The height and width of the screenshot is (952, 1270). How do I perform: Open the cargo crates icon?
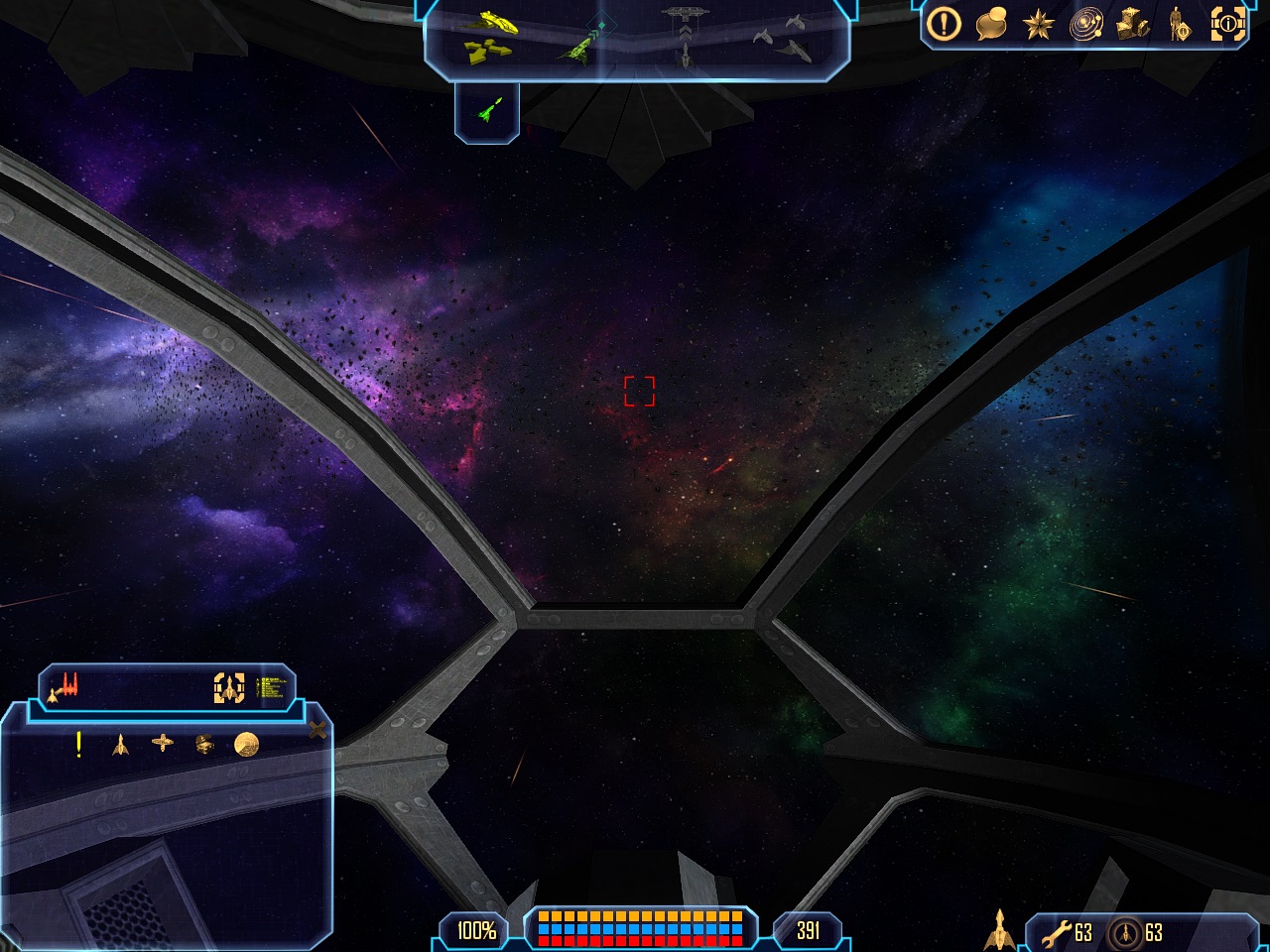[1133, 25]
